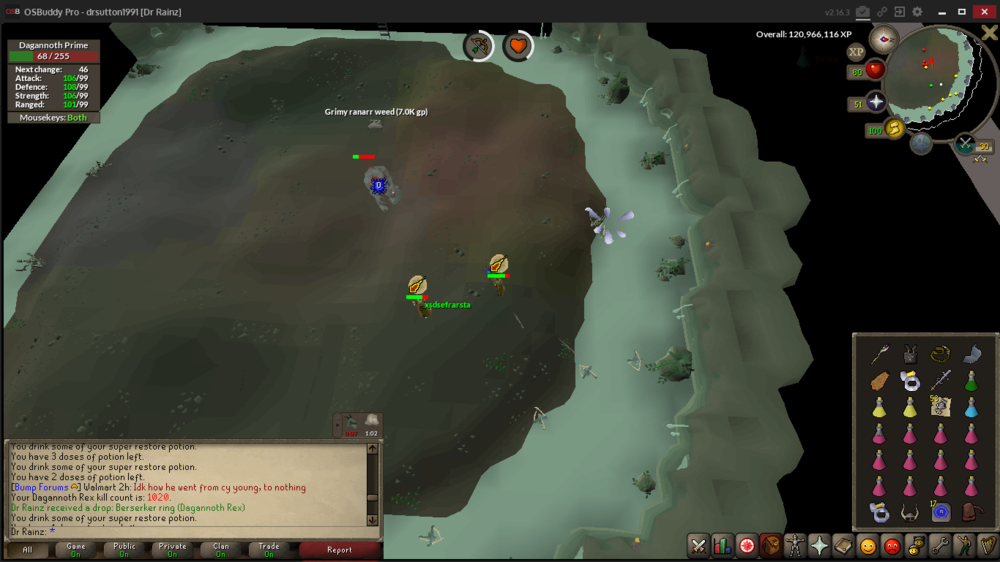
Task: Show the Prayer tab
Action: click(x=819, y=546)
